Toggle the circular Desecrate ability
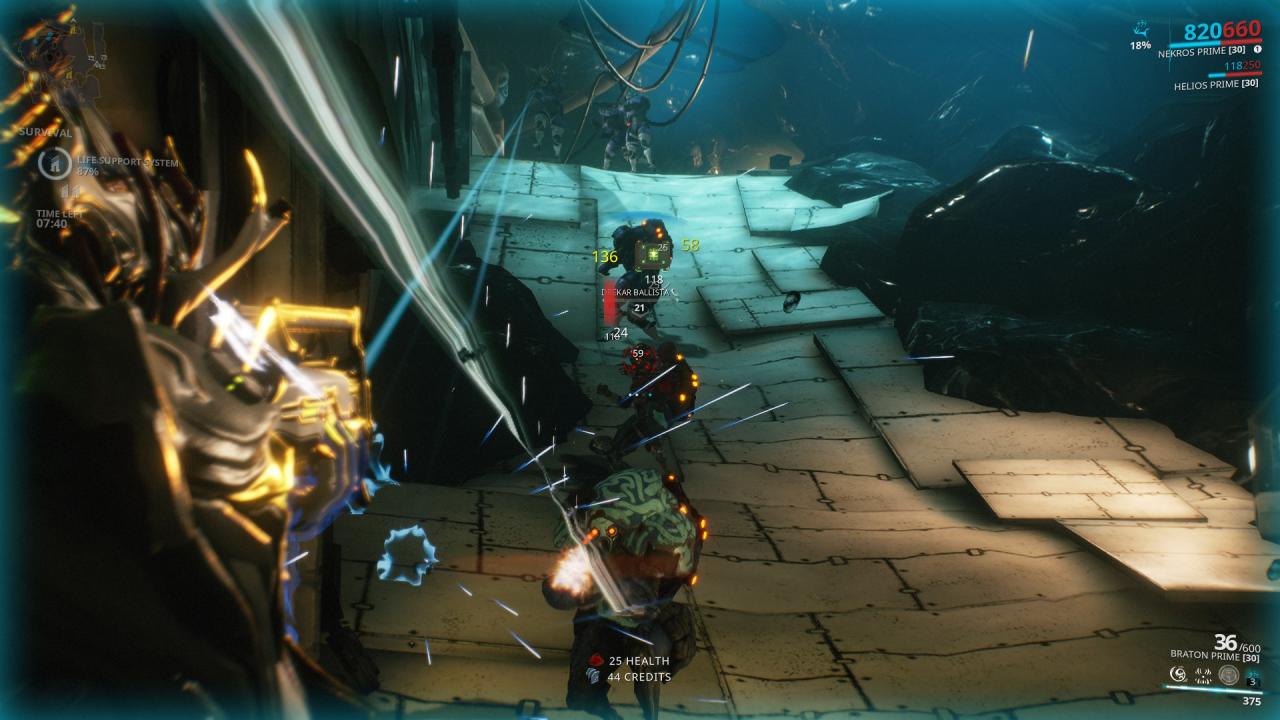Image resolution: width=1280 pixels, height=720 pixels. (1229, 675)
